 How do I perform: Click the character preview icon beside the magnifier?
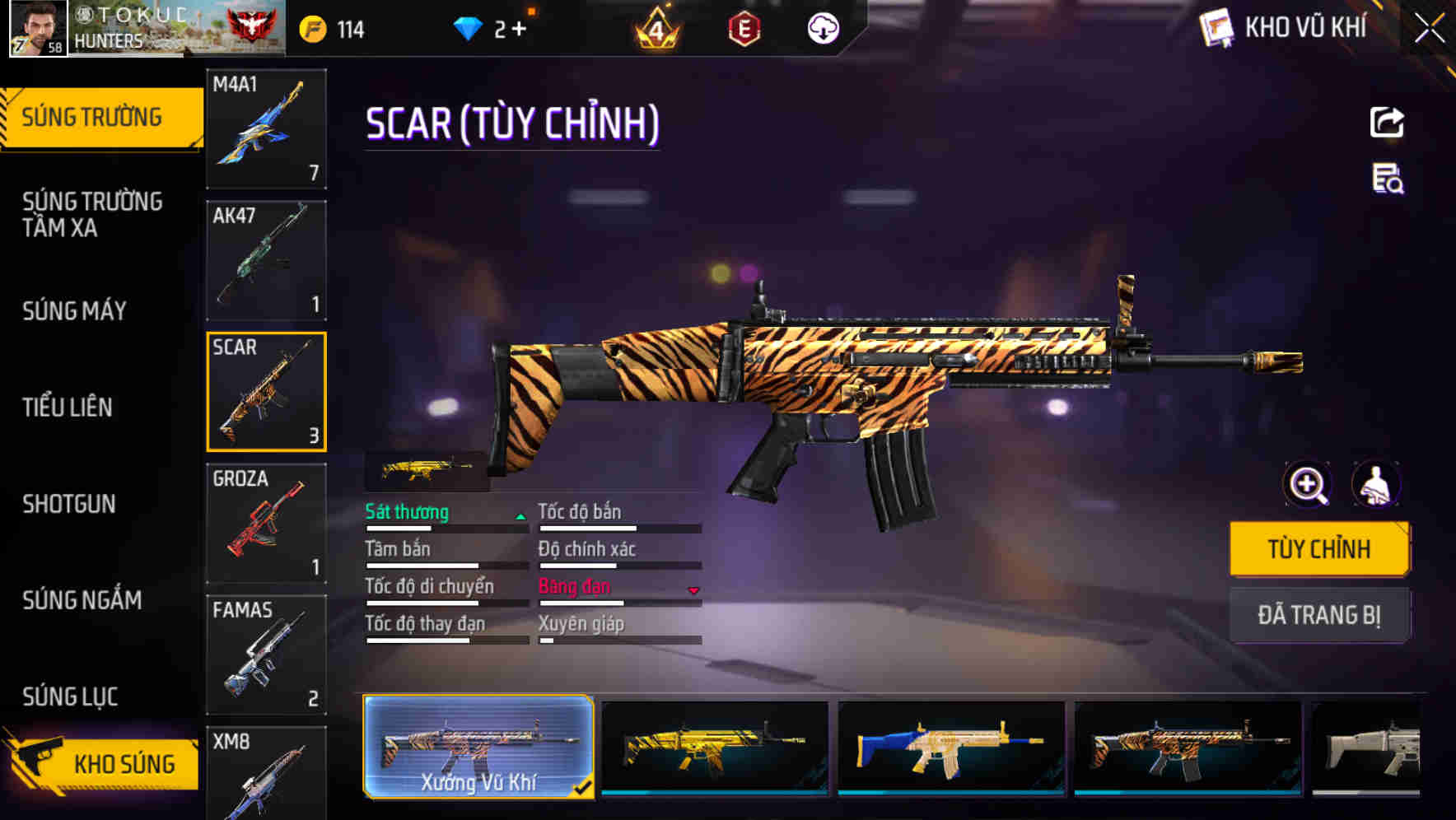pos(1374,485)
